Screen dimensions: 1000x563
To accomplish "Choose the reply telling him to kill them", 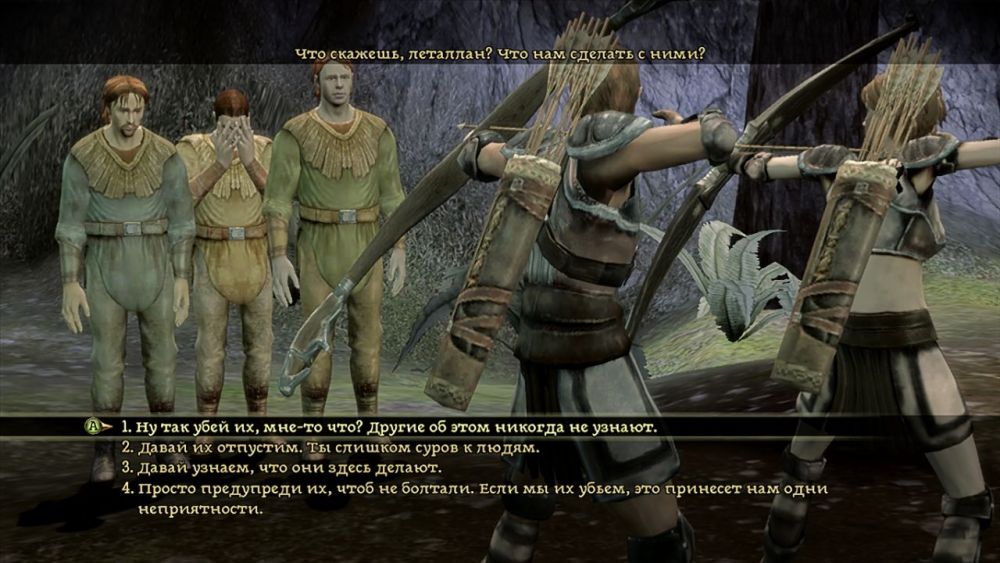I will tap(390, 427).
